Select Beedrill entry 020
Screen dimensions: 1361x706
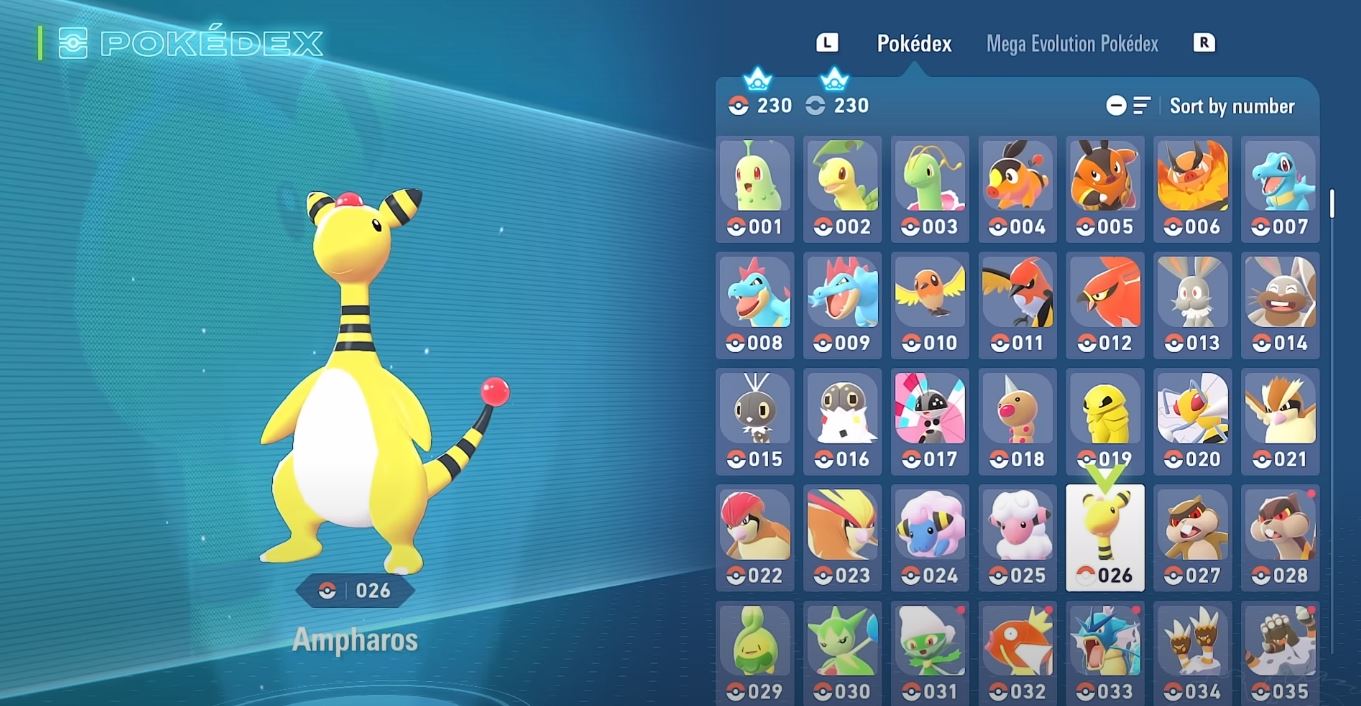click(x=1193, y=421)
